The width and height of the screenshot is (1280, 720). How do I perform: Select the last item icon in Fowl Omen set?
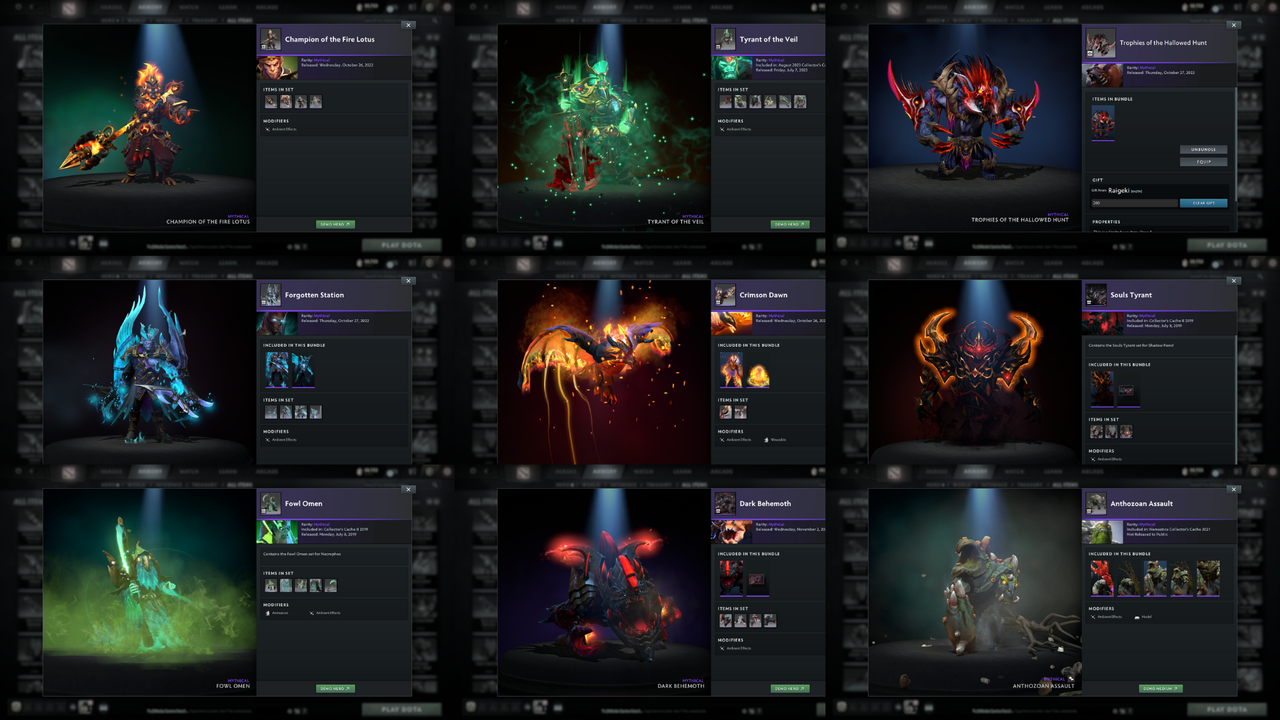[x=331, y=585]
